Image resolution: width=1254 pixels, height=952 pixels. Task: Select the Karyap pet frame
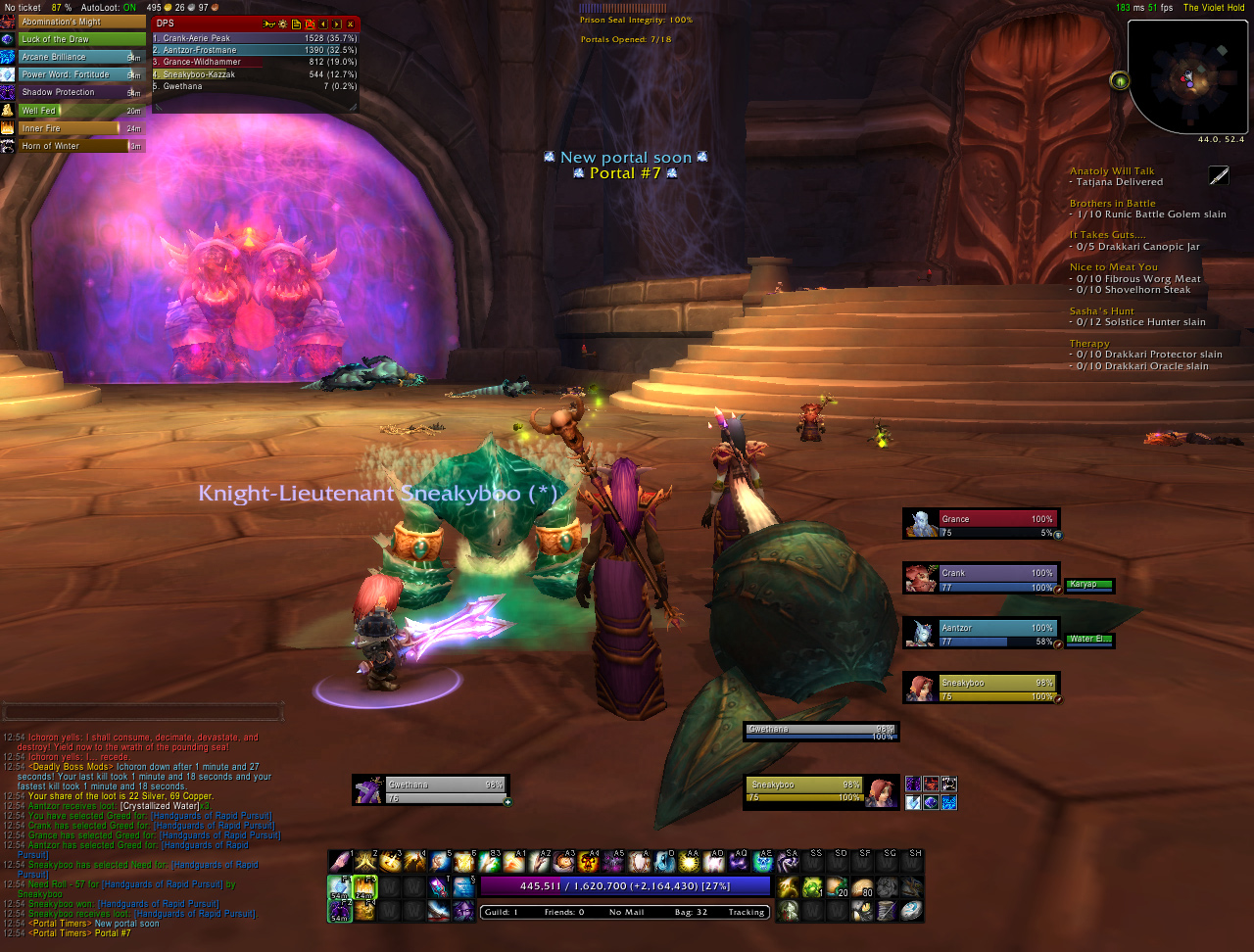pyautogui.click(x=1089, y=586)
